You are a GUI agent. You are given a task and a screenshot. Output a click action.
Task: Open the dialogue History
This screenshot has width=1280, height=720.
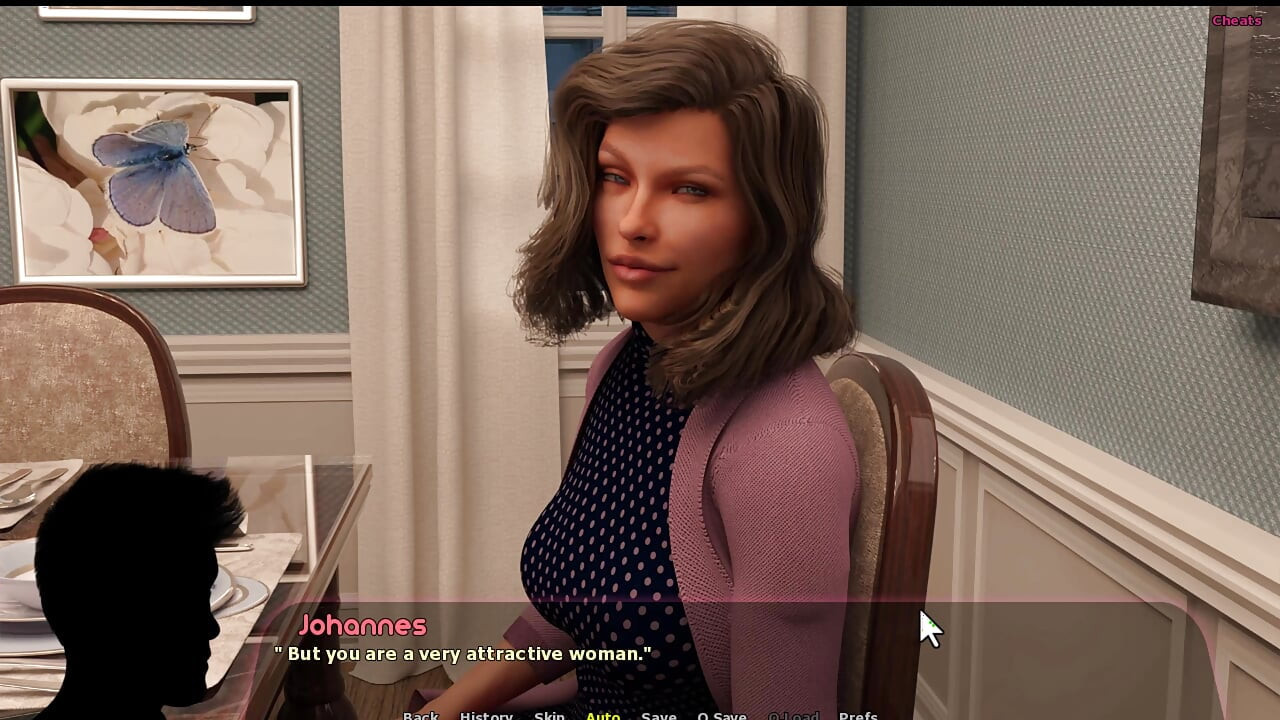(486, 715)
